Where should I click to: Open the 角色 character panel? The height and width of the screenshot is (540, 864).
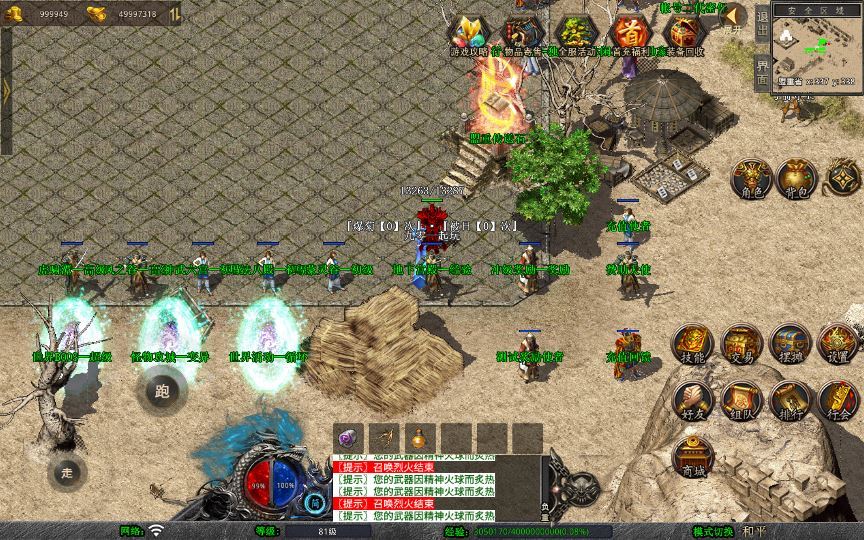click(751, 178)
